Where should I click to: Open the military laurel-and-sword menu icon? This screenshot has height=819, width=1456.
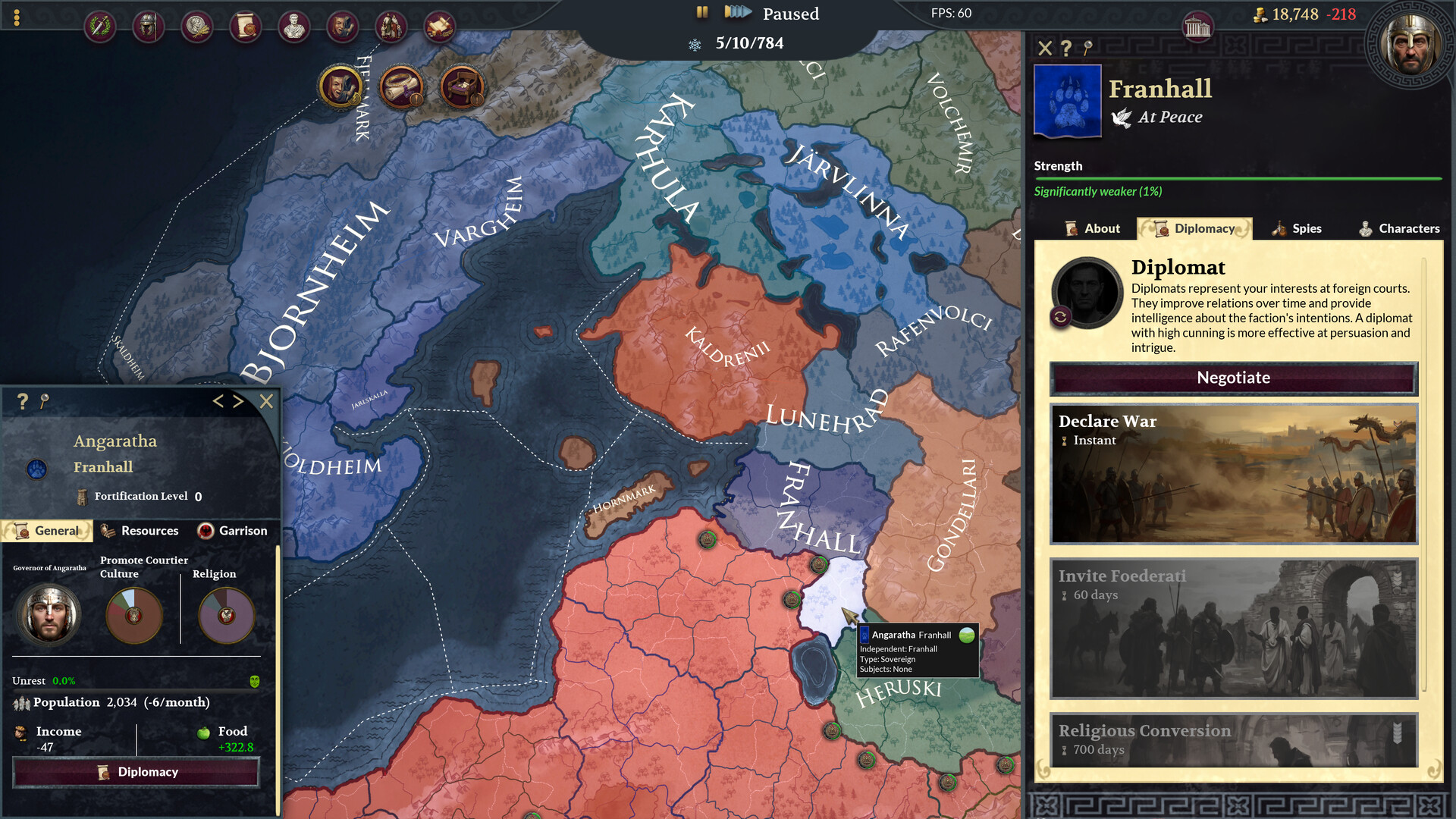[x=100, y=25]
